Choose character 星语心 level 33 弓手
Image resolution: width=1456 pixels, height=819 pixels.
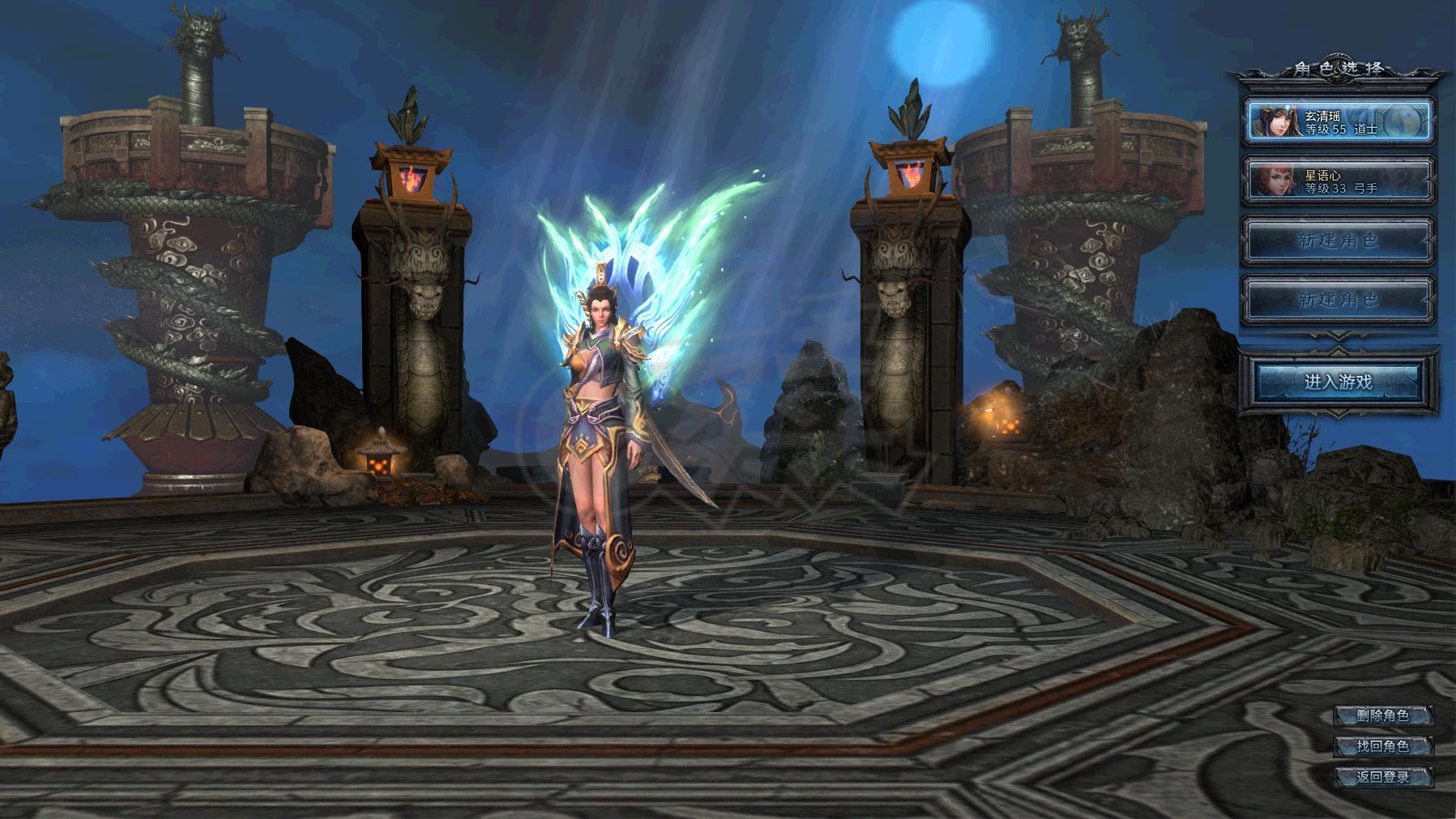point(1338,181)
